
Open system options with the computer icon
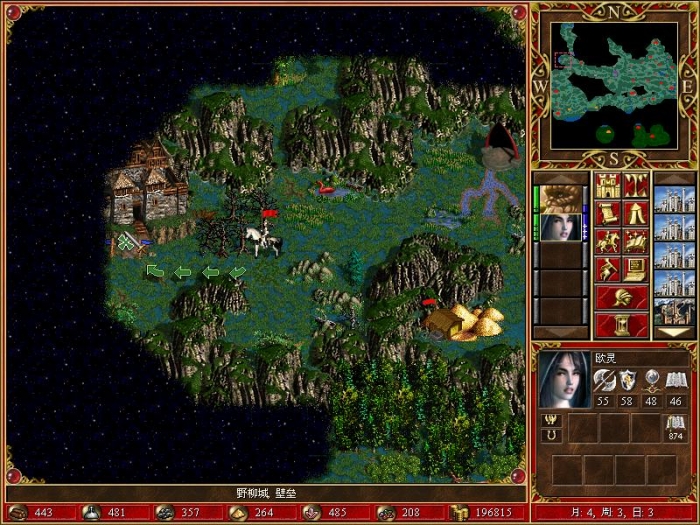point(636,269)
